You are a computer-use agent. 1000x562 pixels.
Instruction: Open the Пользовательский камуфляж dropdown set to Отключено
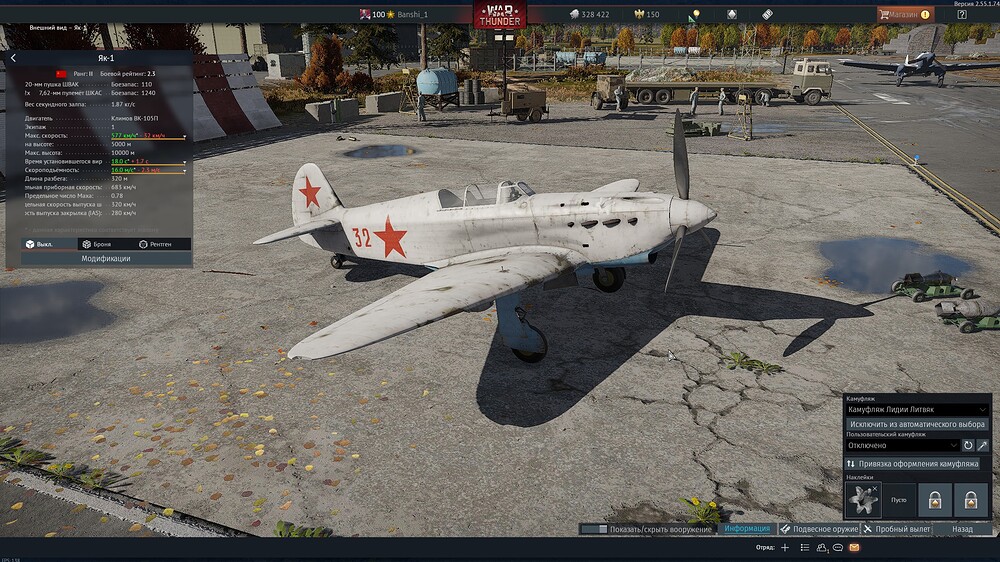tap(902, 445)
